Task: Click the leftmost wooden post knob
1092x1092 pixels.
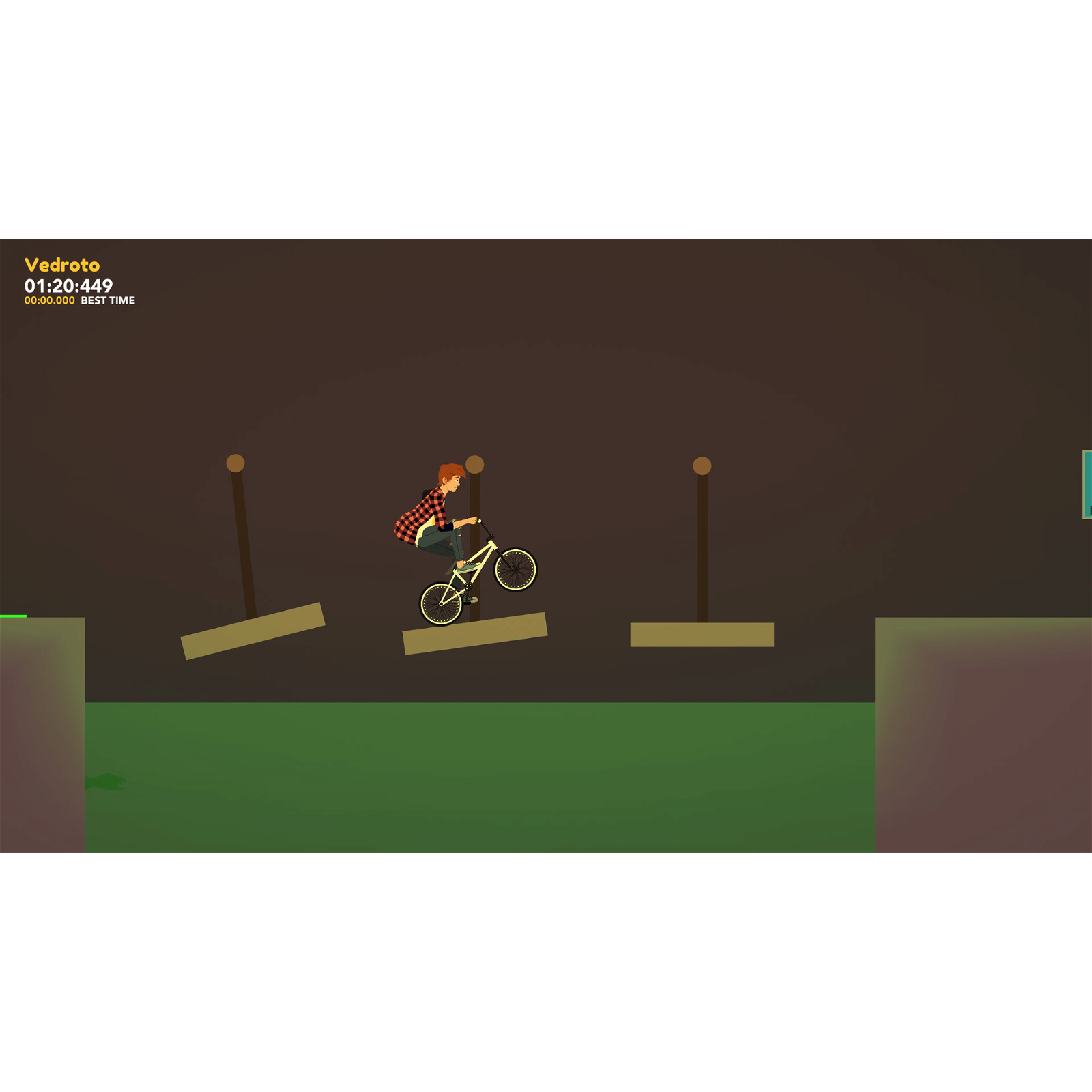Action: [x=235, y=461]
